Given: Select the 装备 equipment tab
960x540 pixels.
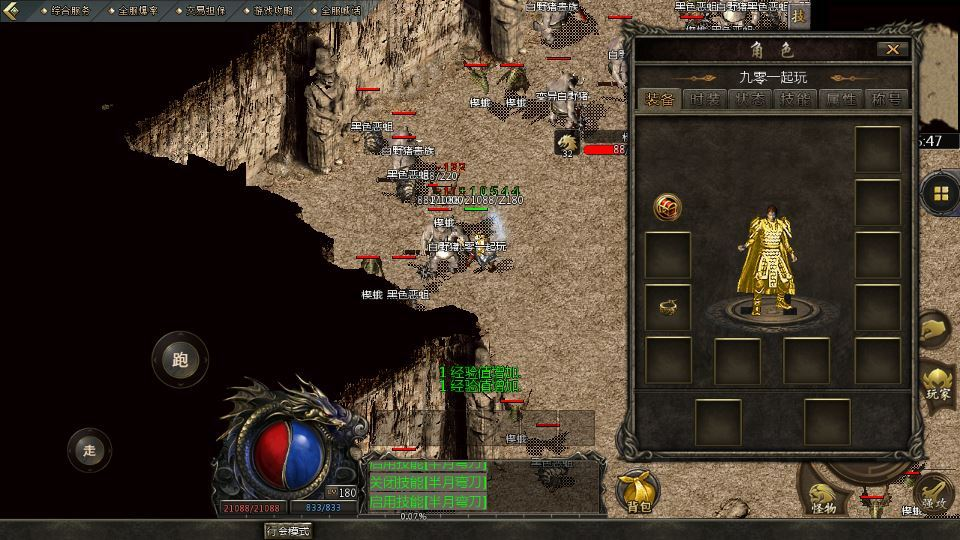Looking at the screenshot, I should 659,99.
